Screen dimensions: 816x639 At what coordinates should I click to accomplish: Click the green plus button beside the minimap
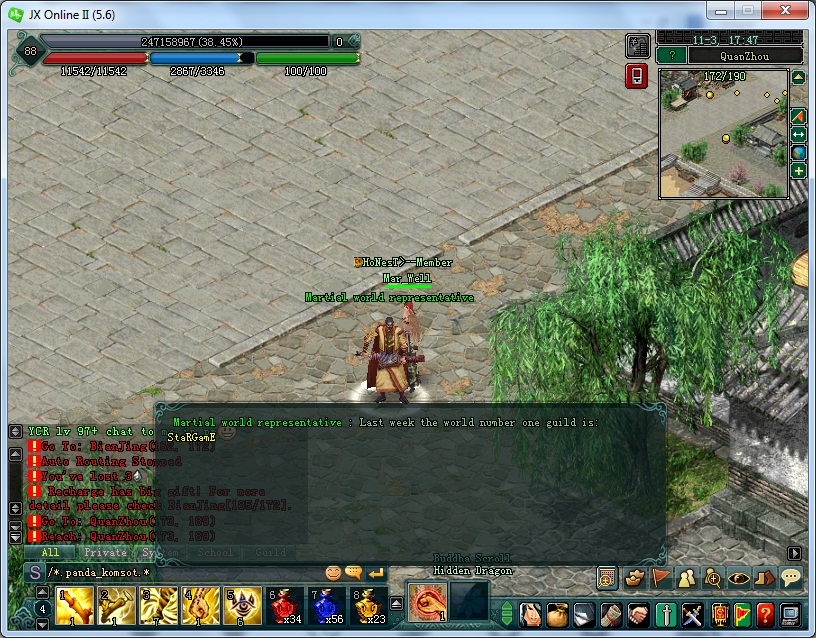[x=799, y=171]
